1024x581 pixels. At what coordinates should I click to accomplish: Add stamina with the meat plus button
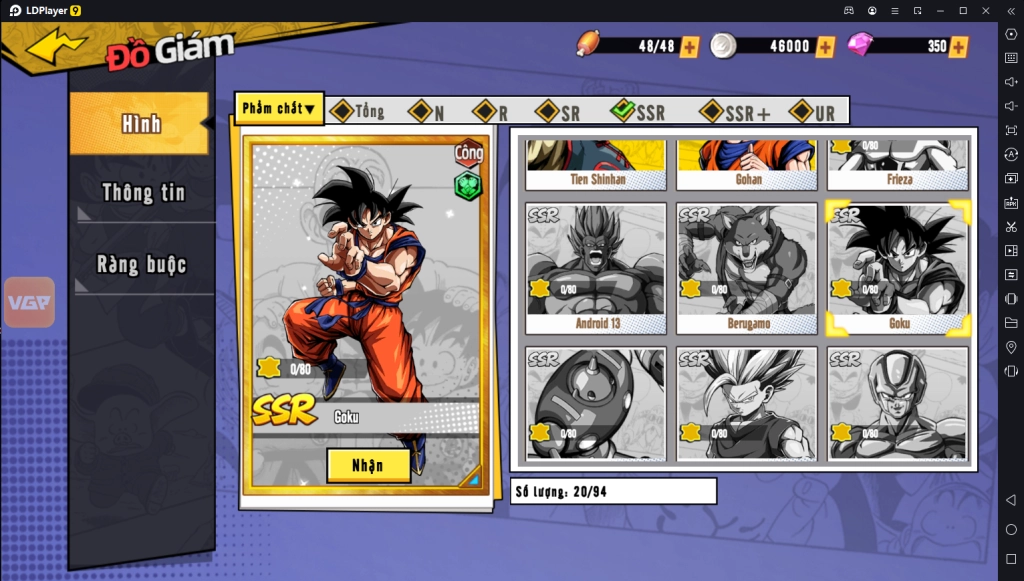(x=689, y=46)
